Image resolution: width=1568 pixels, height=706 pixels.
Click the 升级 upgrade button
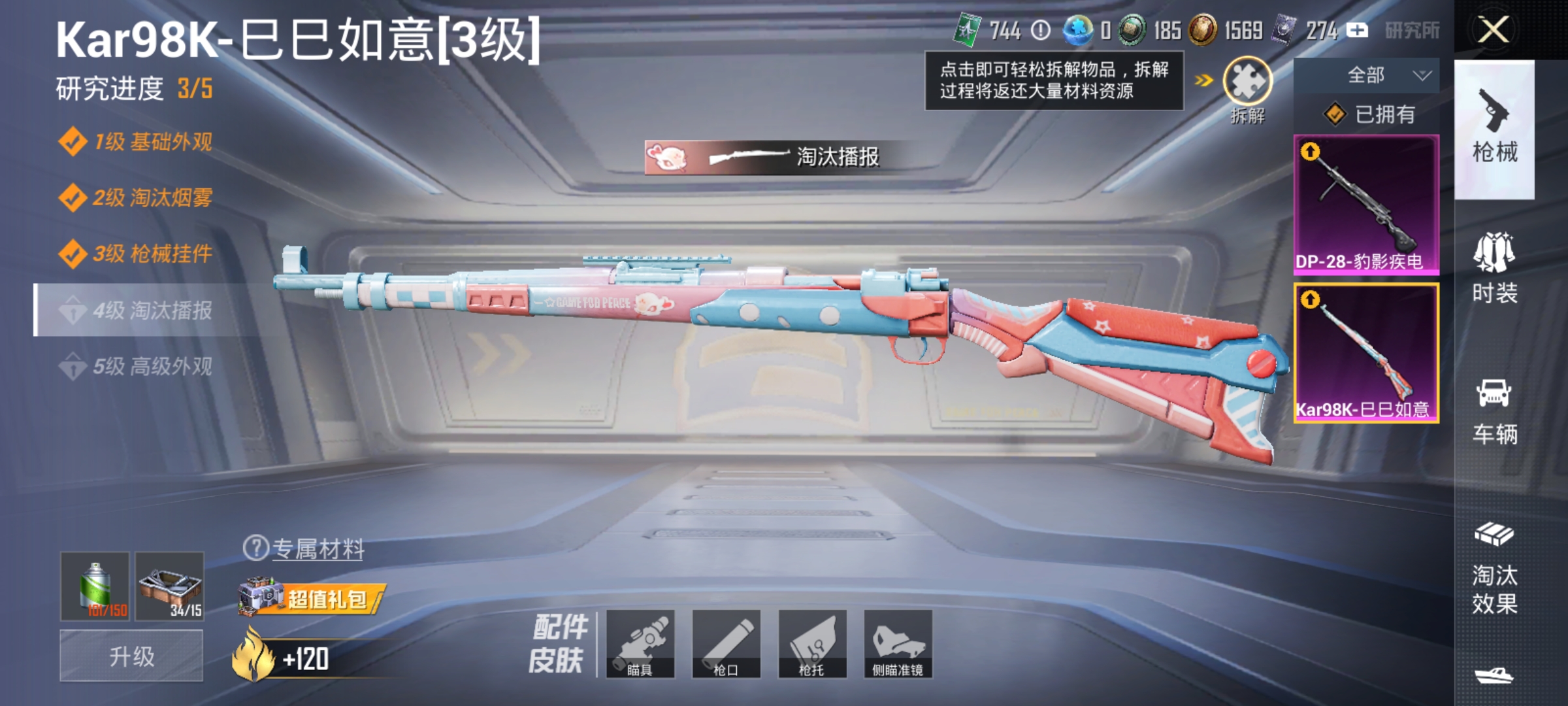click(131, 656)
